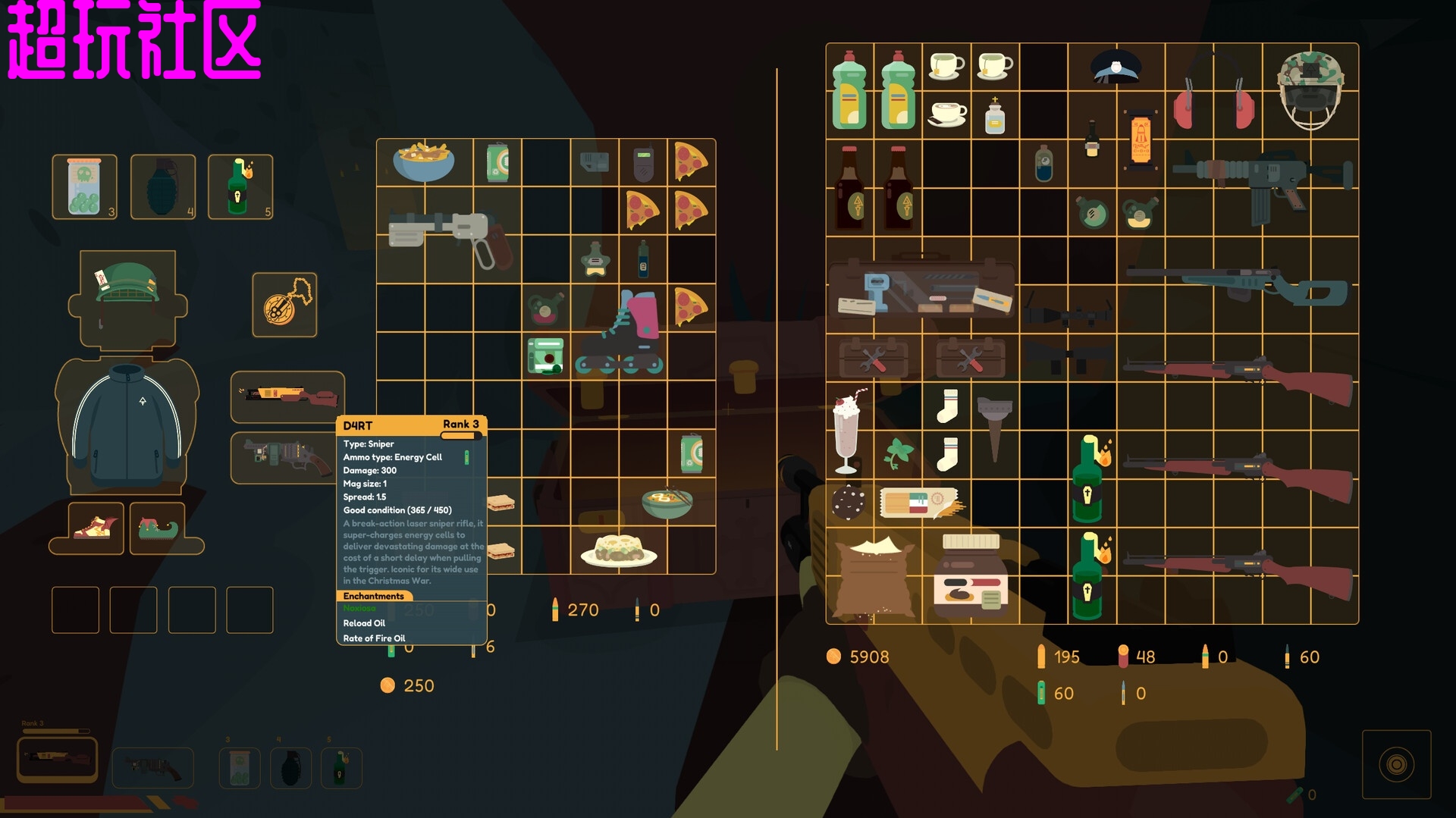Click the green elf shoes slot

(x=157, y=528)
